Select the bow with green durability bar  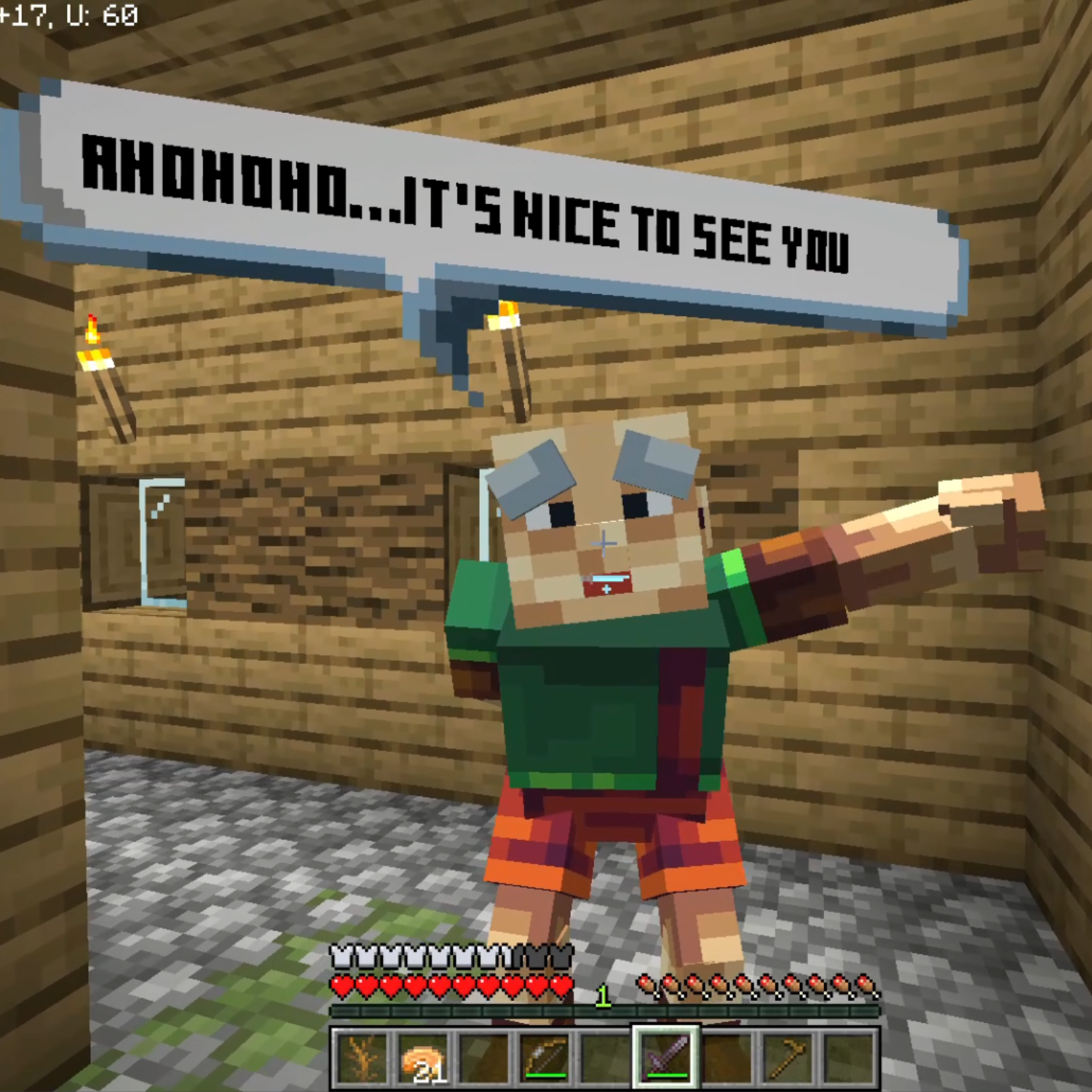point(544,1057)
